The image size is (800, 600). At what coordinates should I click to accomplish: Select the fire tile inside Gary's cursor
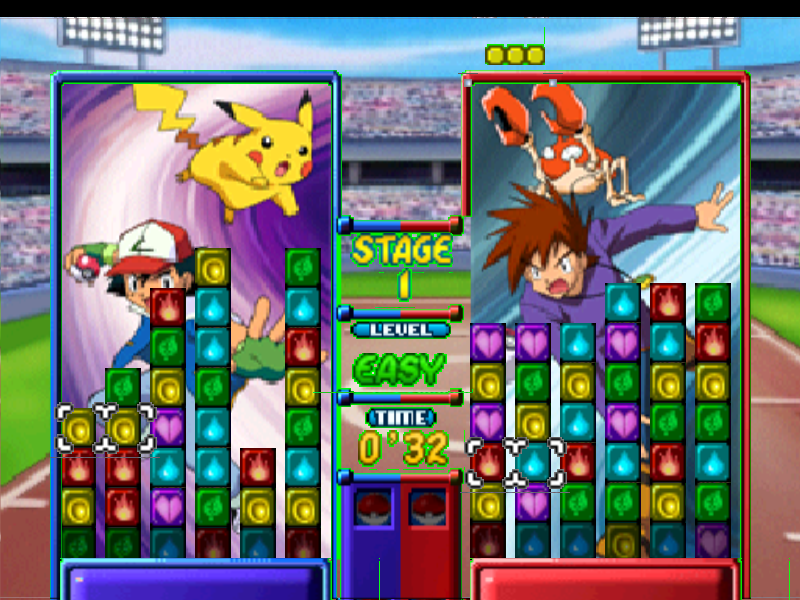pyautogui.click(x=489, y=462)
